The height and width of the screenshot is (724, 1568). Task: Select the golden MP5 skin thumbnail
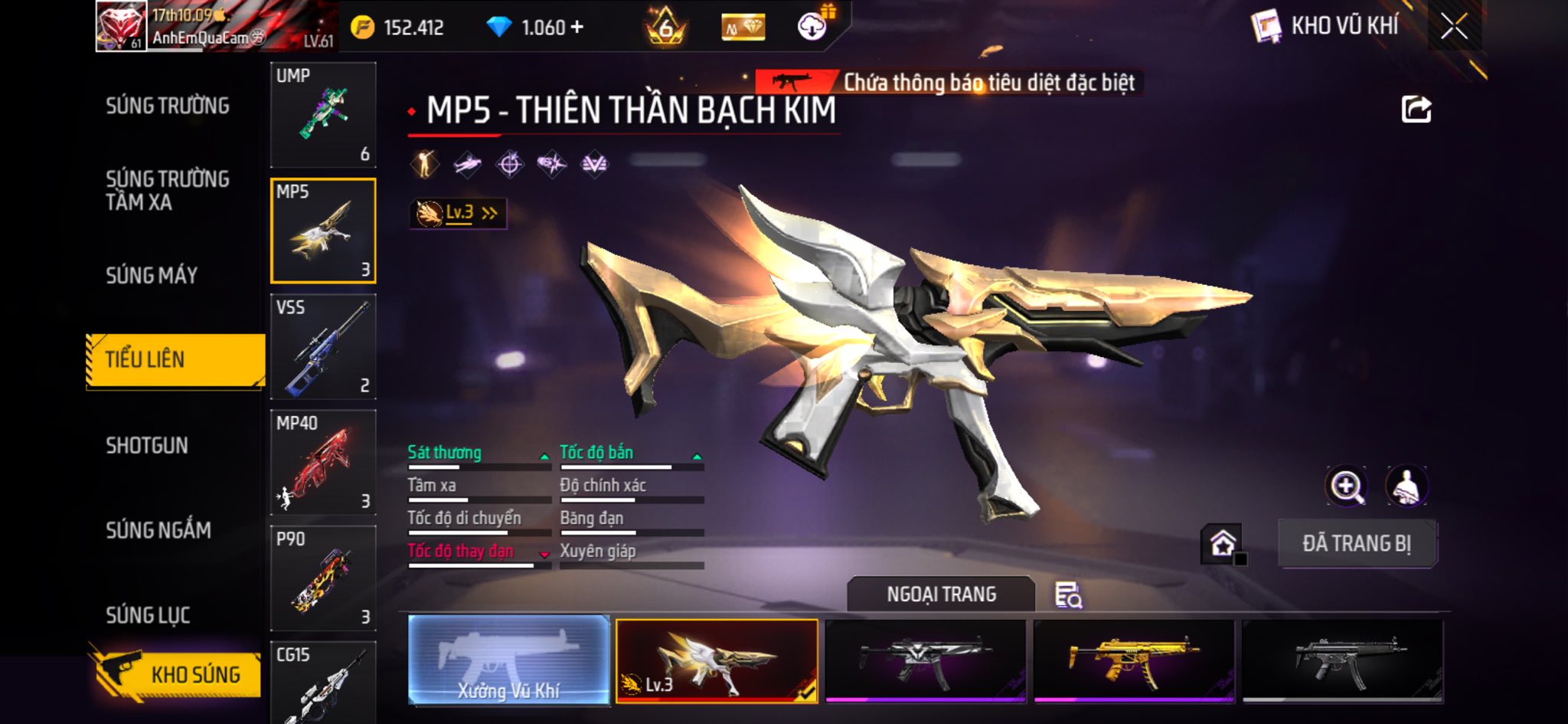1134,660
